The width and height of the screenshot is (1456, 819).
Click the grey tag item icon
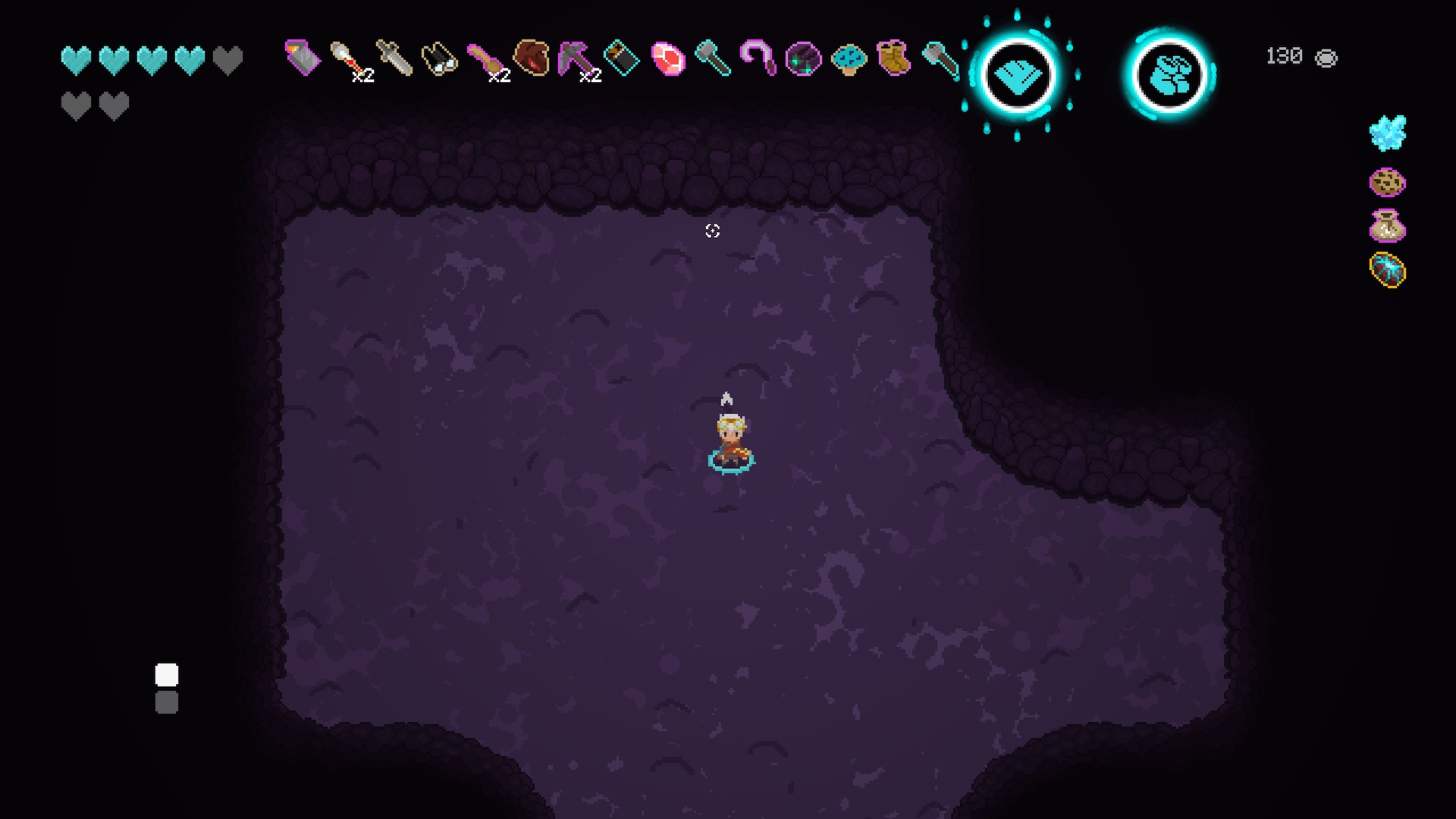(x=303, y=58)
